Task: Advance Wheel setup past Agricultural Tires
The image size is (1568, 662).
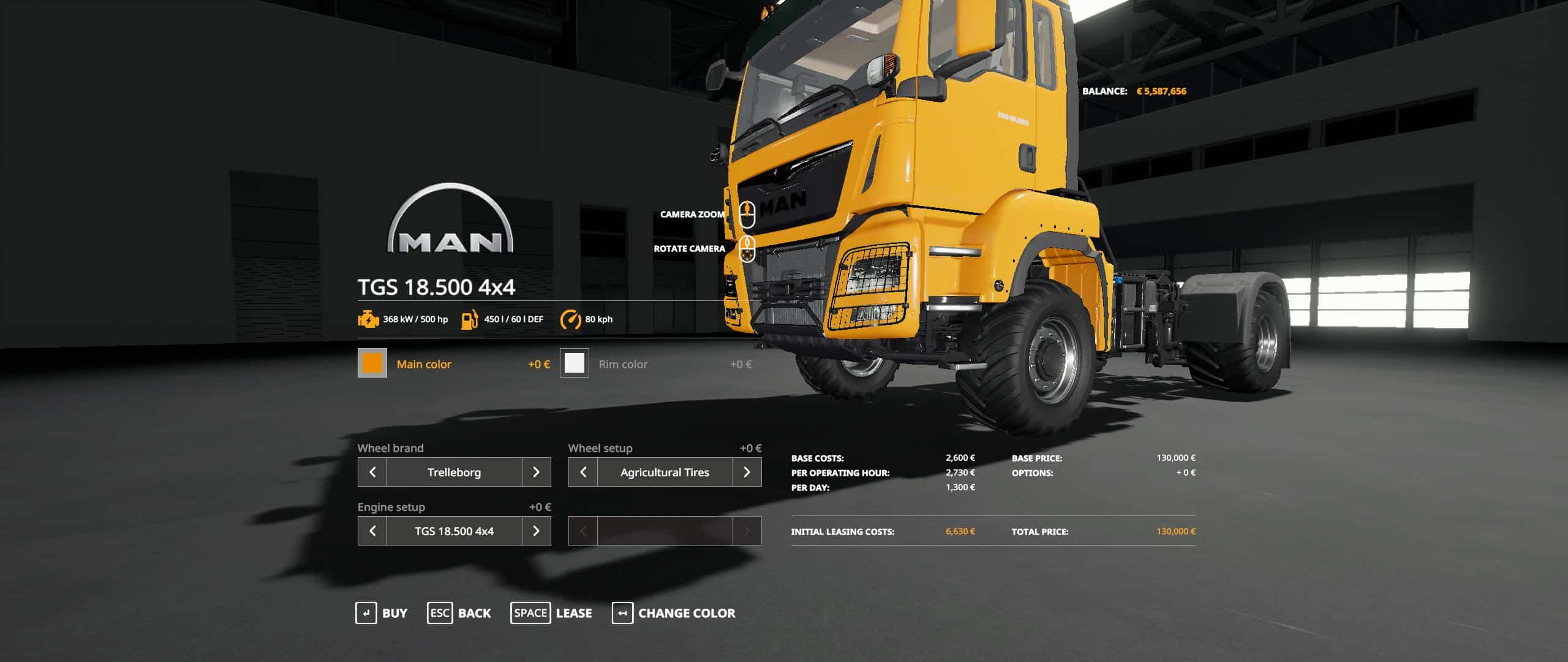Action: click(x=747, y=472)
